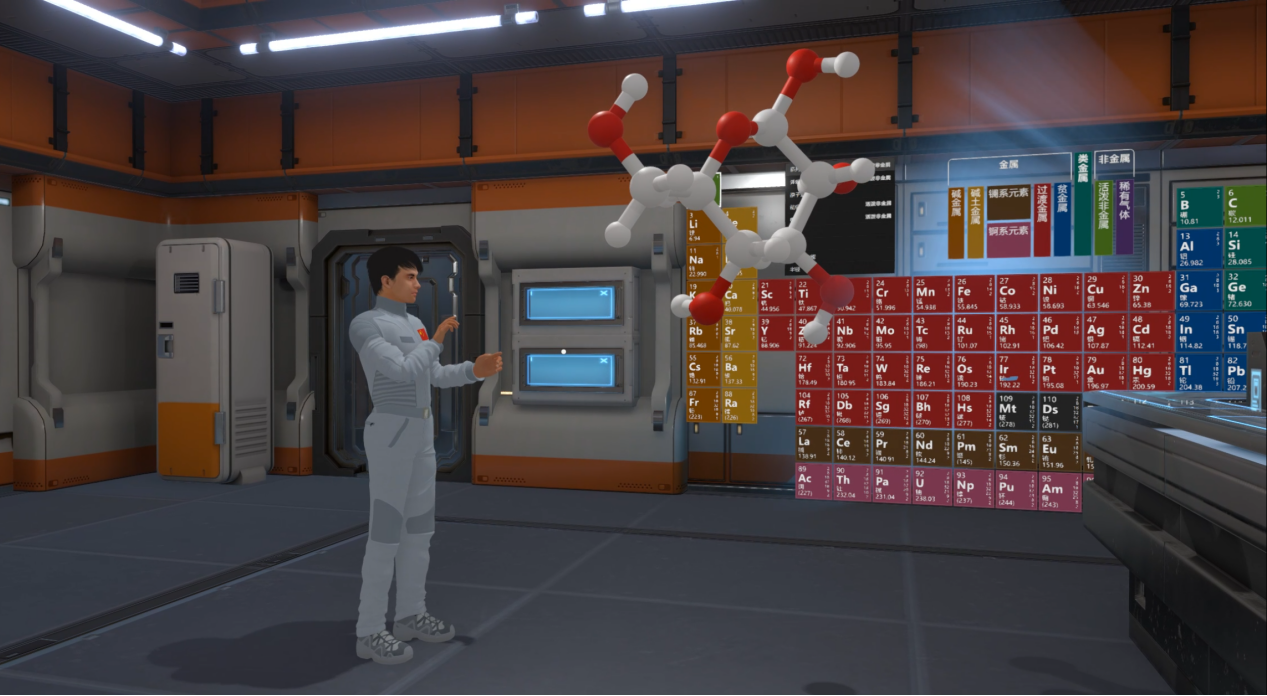The image size is (1267, 696).
Task: Pick the aluminium (Al) element tile
Action: pos(1196,247)
